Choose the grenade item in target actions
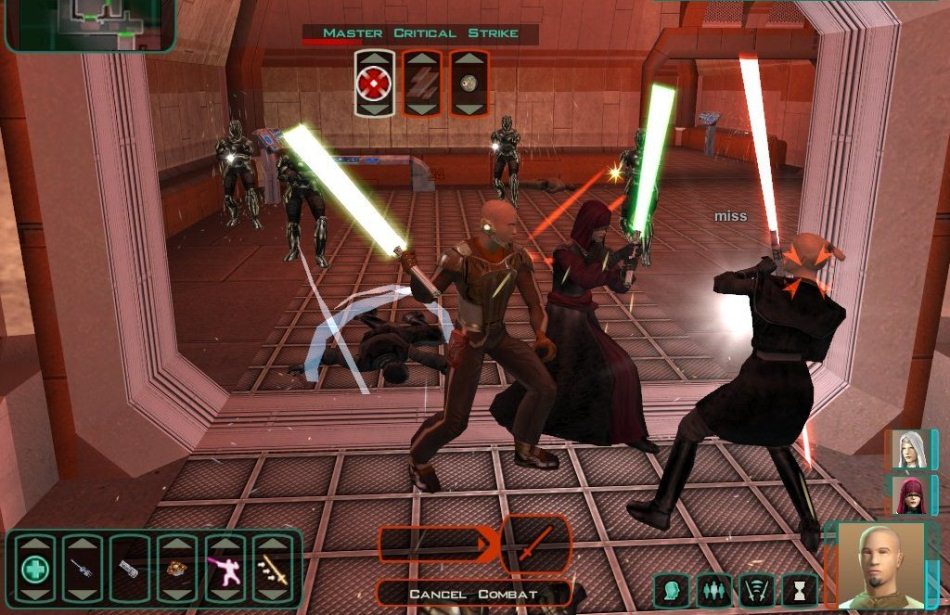Image resolution: width=950 pixels, height=615 pixels. point(468,82)
